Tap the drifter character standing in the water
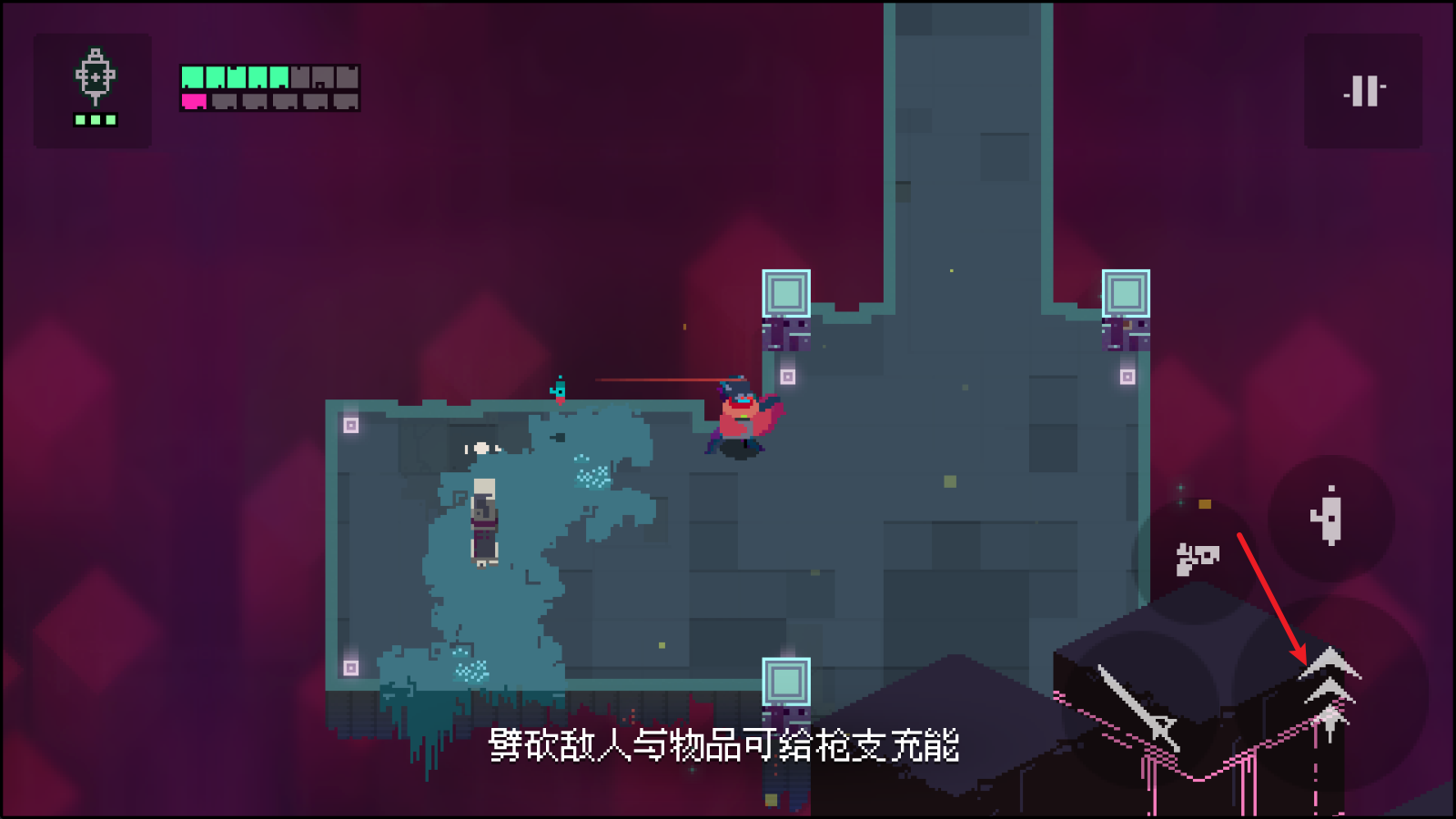Image resolution: width=1456 pixels, height=819 pixels. click(x=483, y=523)
